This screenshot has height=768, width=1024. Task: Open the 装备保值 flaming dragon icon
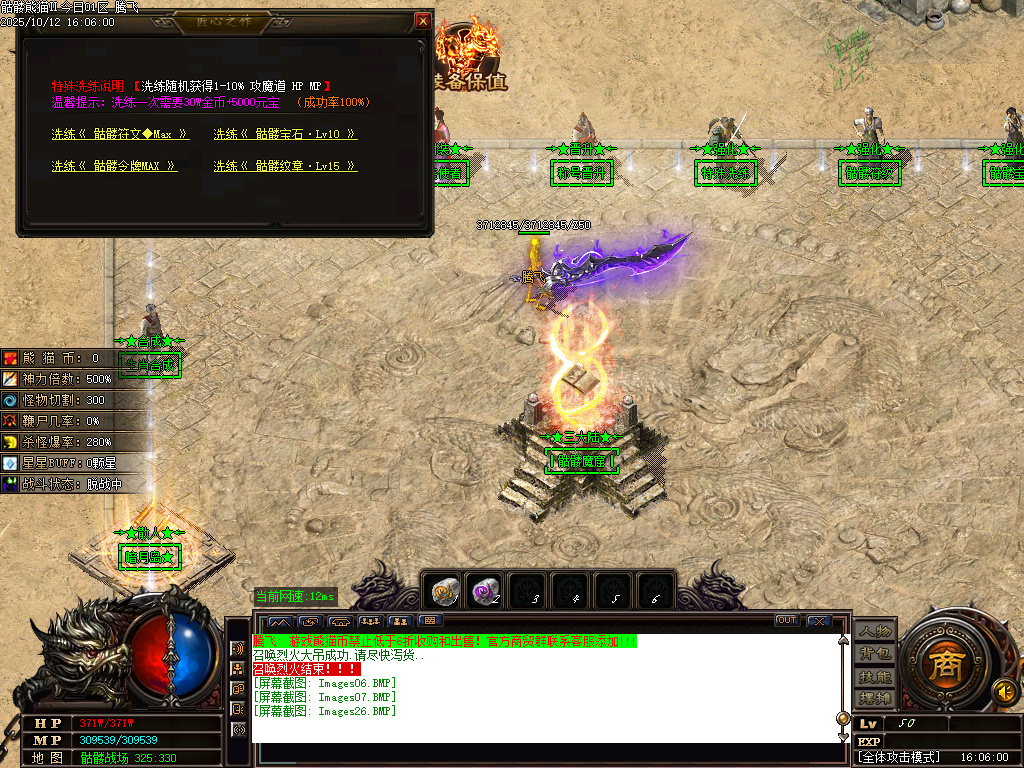pyautogui.click(x=471, y=50)
